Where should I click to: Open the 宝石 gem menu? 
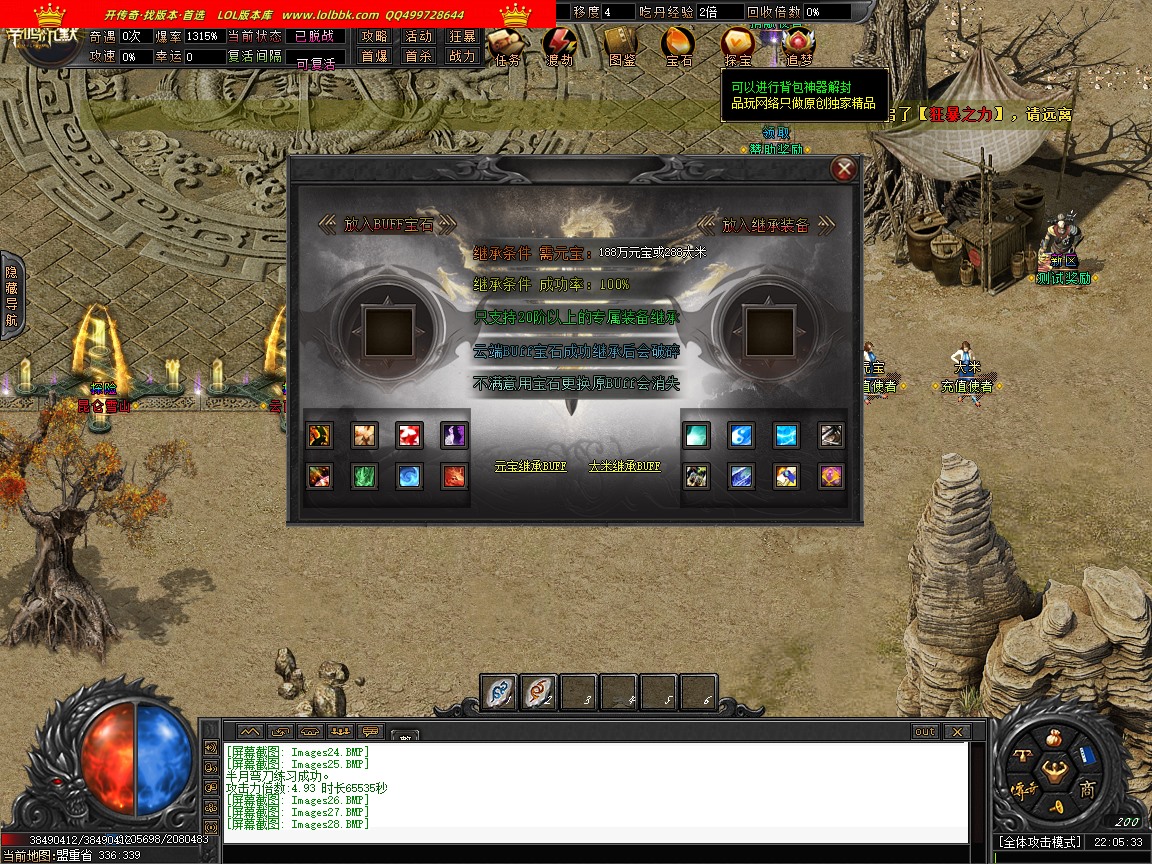pos(679,43)
